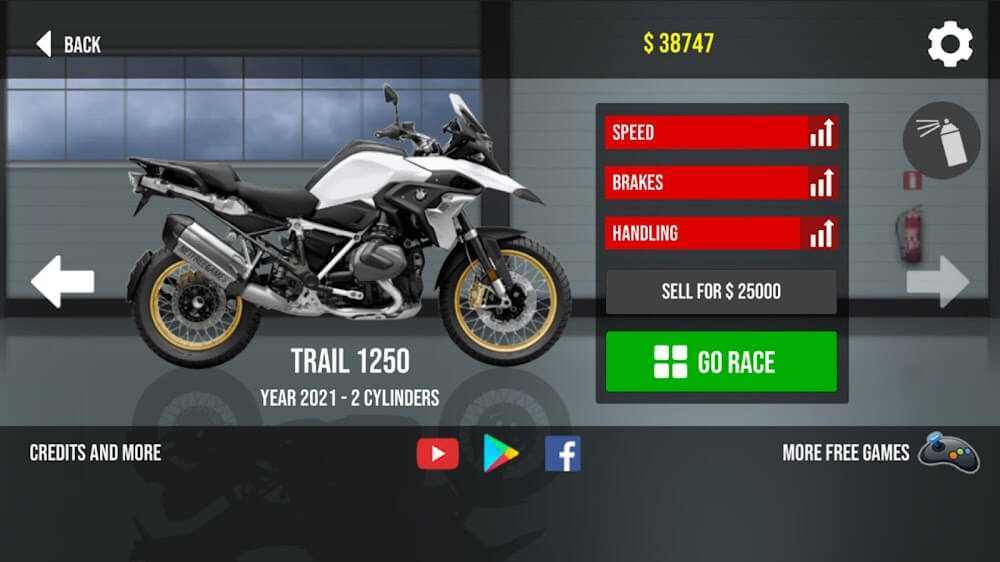Show the next bike with right arrow

pyautogui.click(x=937, y=282)
